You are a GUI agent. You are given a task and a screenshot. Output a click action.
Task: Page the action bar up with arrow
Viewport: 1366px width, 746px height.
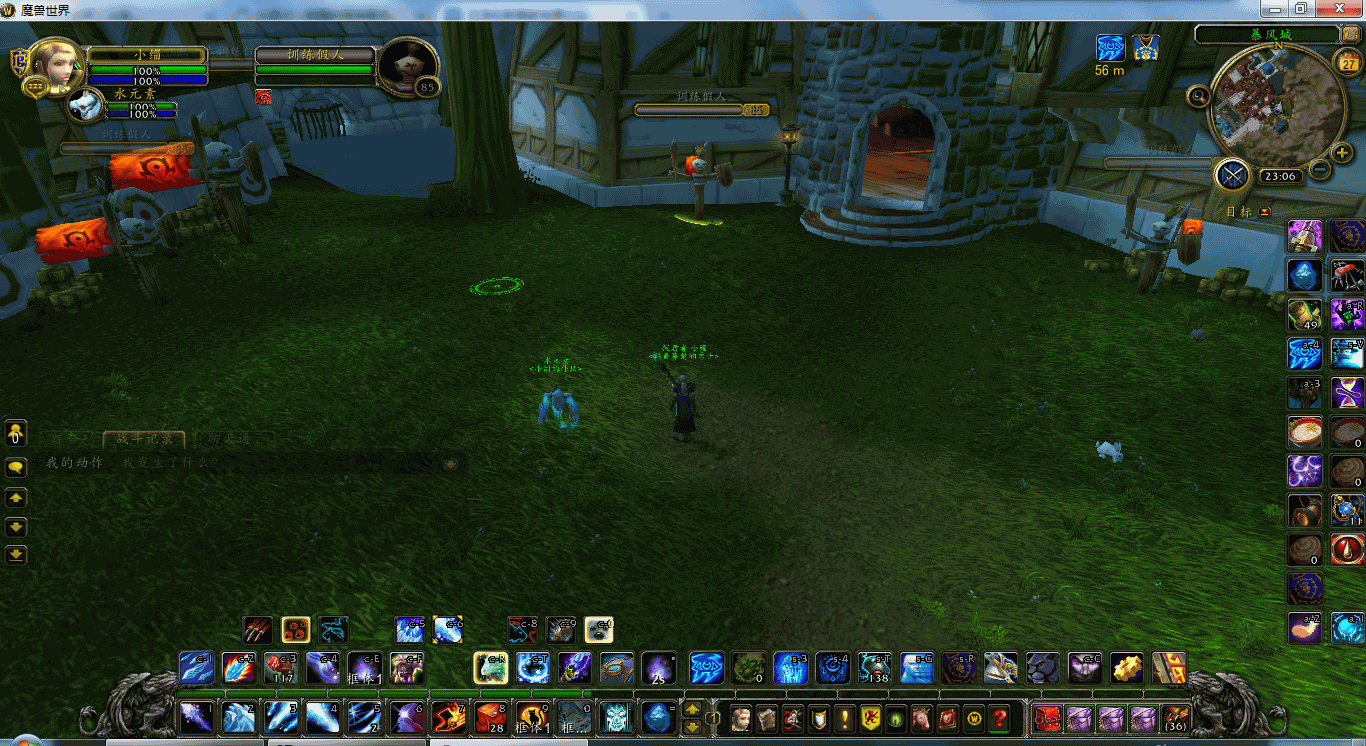pos(691,709)
